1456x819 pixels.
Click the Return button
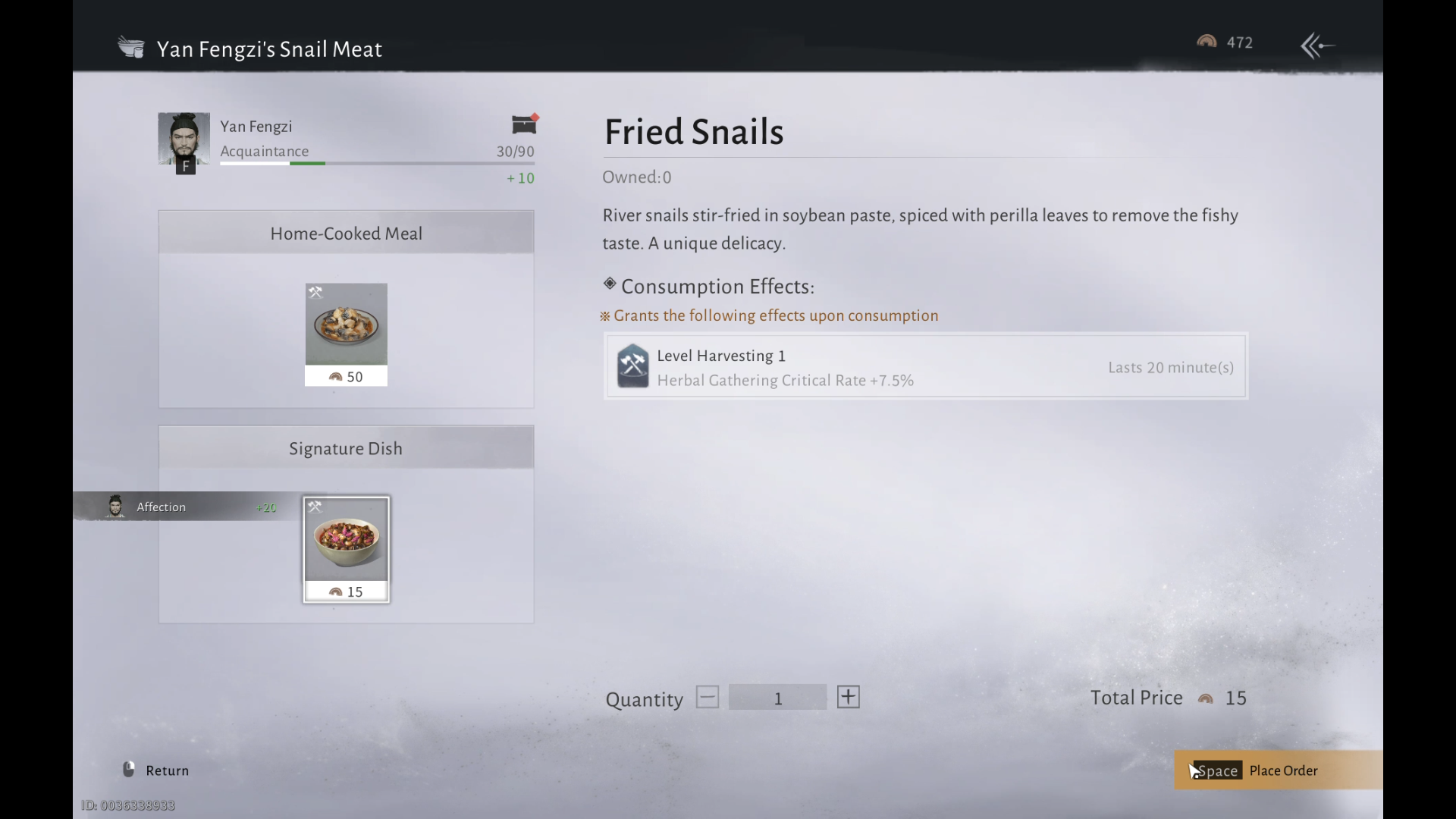tap(156, 770)
